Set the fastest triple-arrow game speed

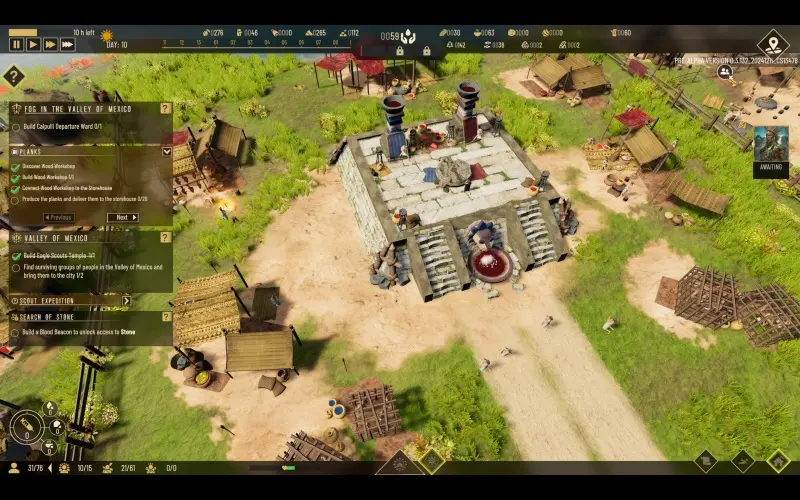(x=68, y=44)
